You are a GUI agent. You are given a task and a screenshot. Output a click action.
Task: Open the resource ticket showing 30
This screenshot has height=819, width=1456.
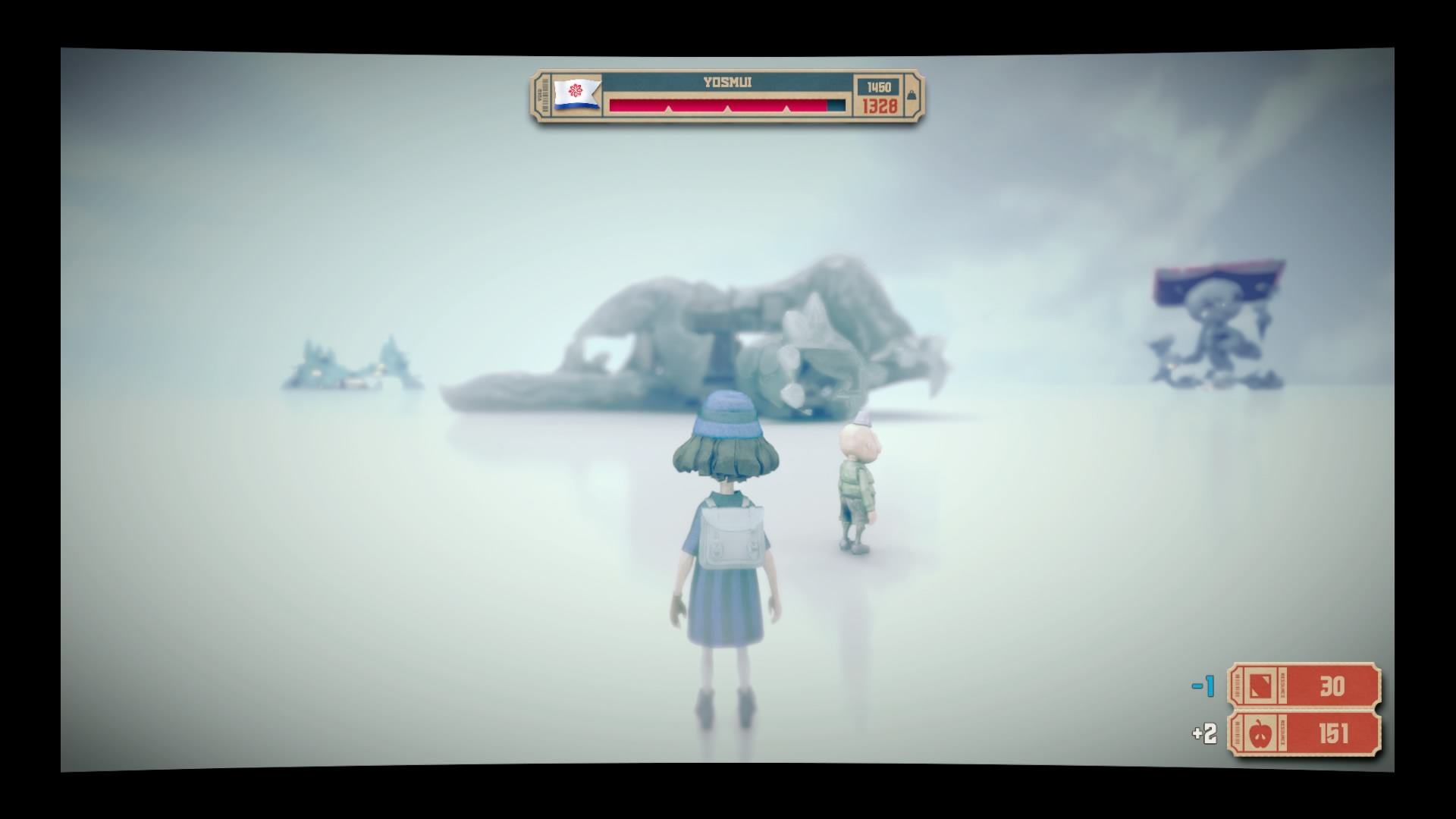1304,687
